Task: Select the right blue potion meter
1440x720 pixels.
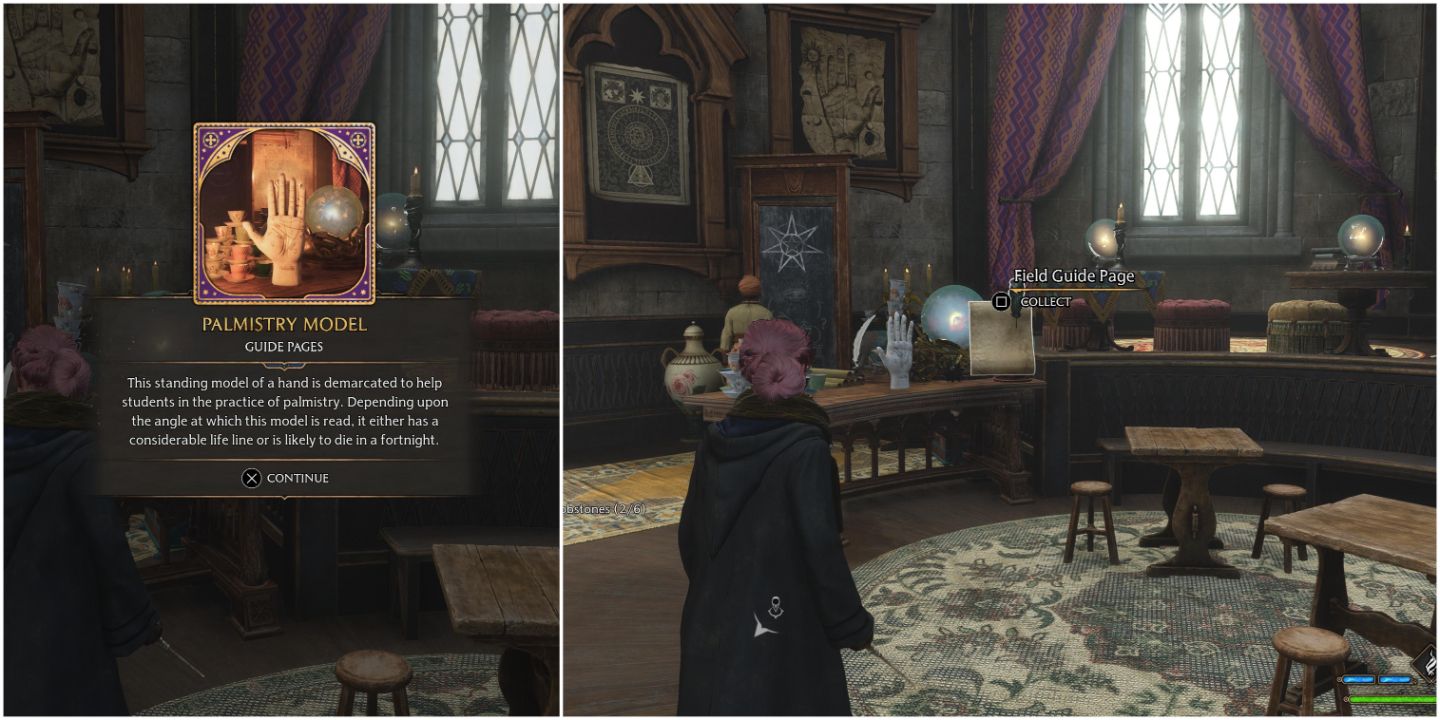Action: (1396, 680)
